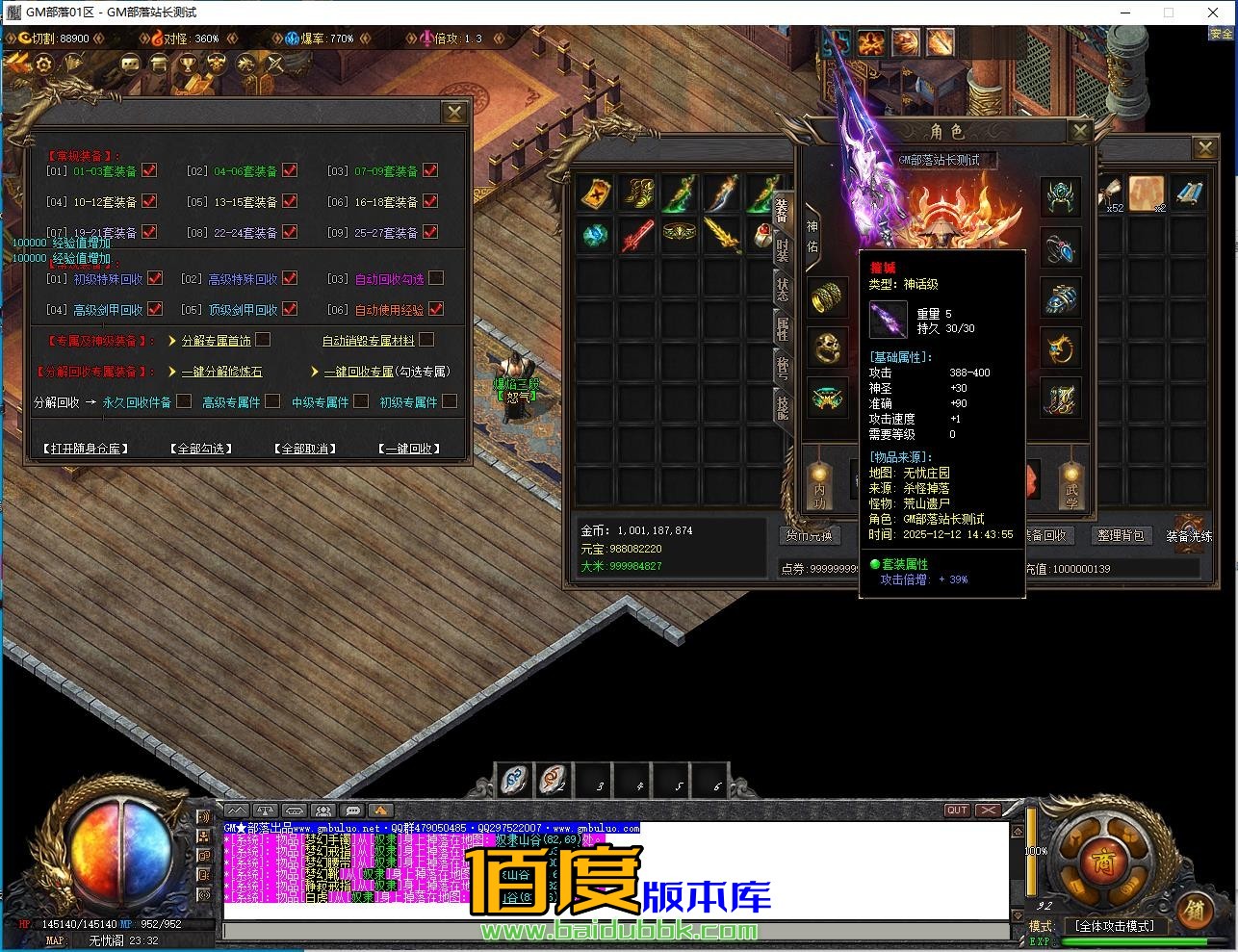Select the red sword in the bag
The image size is (1238, 952).
click(x=636, y=235)
